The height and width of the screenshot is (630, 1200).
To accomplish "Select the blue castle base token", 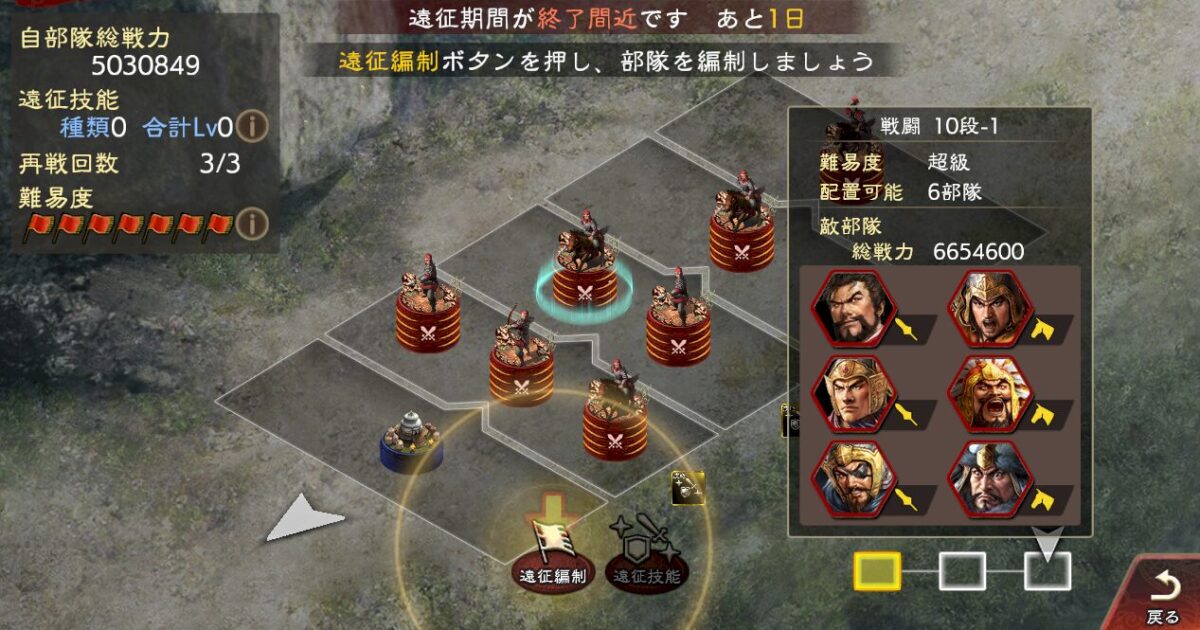I will coord(411,443).
